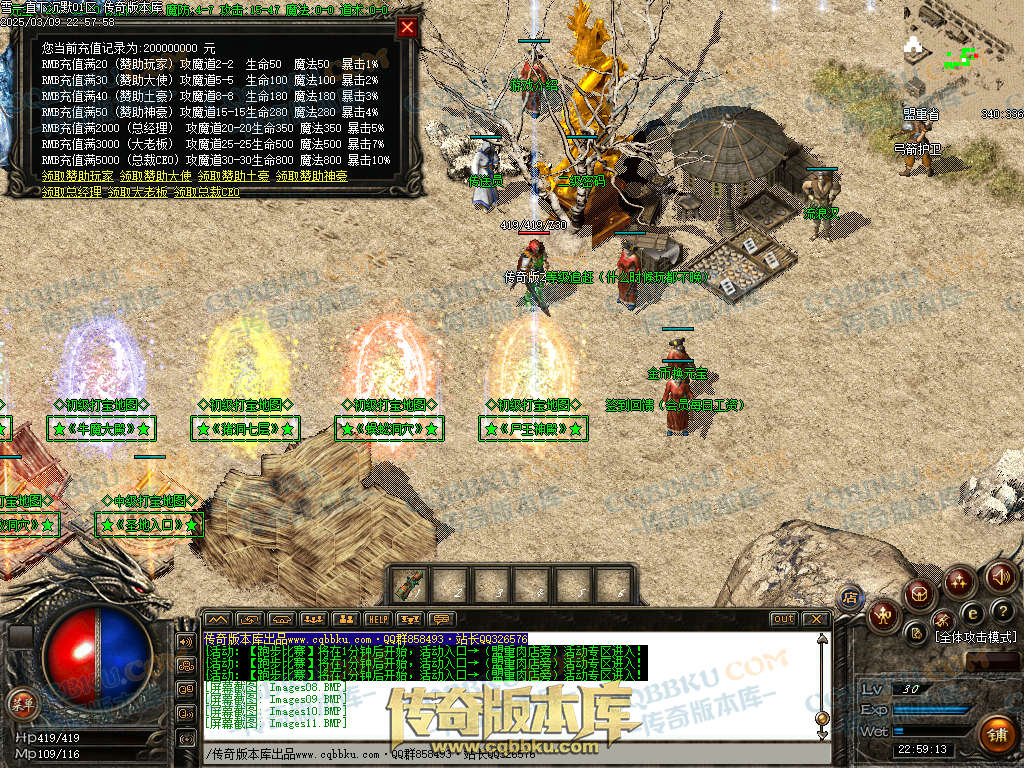1024x768 pixels.
Task: Open the 铺 stall button
Action: click(x=996, y=735)
